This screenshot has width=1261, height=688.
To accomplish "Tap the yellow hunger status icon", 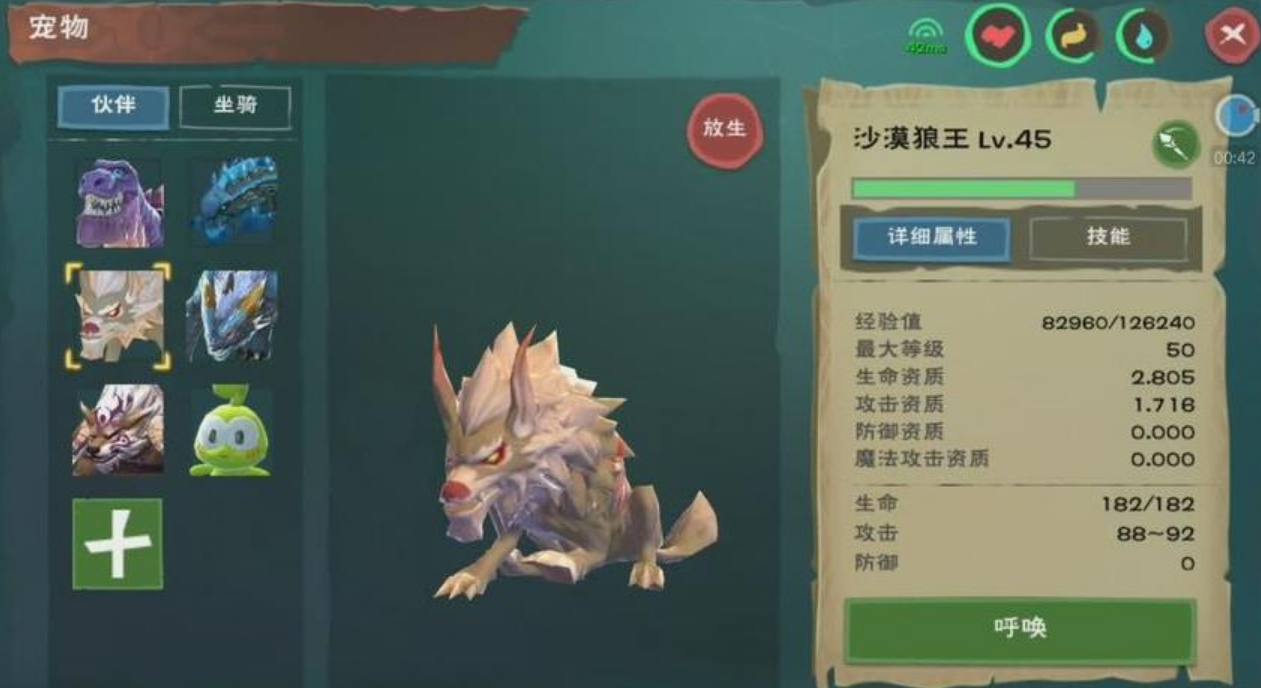I will click(x=1073, y=38).
